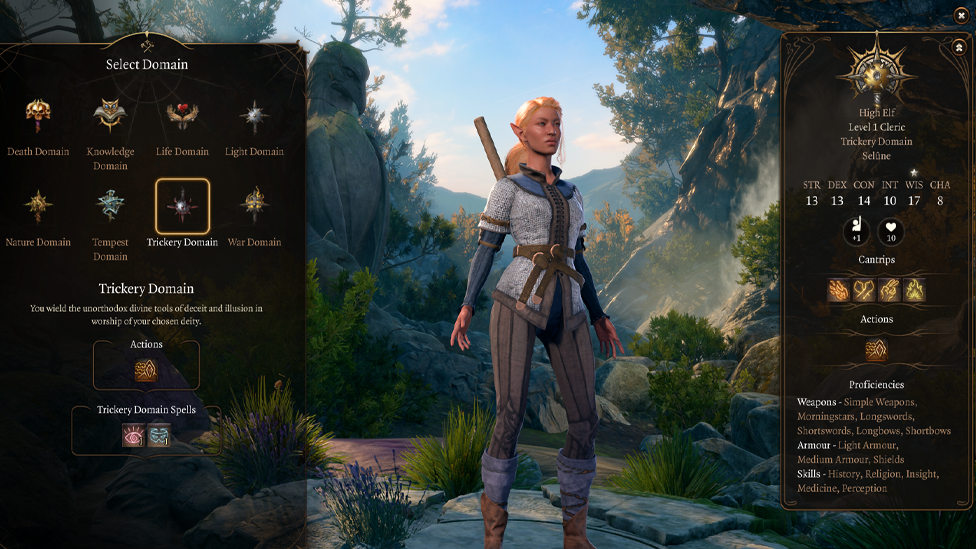The height and width of the screenshot is (549, 976).
Task: Click the action icon in character summary panel
Action: [x=876, y=350]
